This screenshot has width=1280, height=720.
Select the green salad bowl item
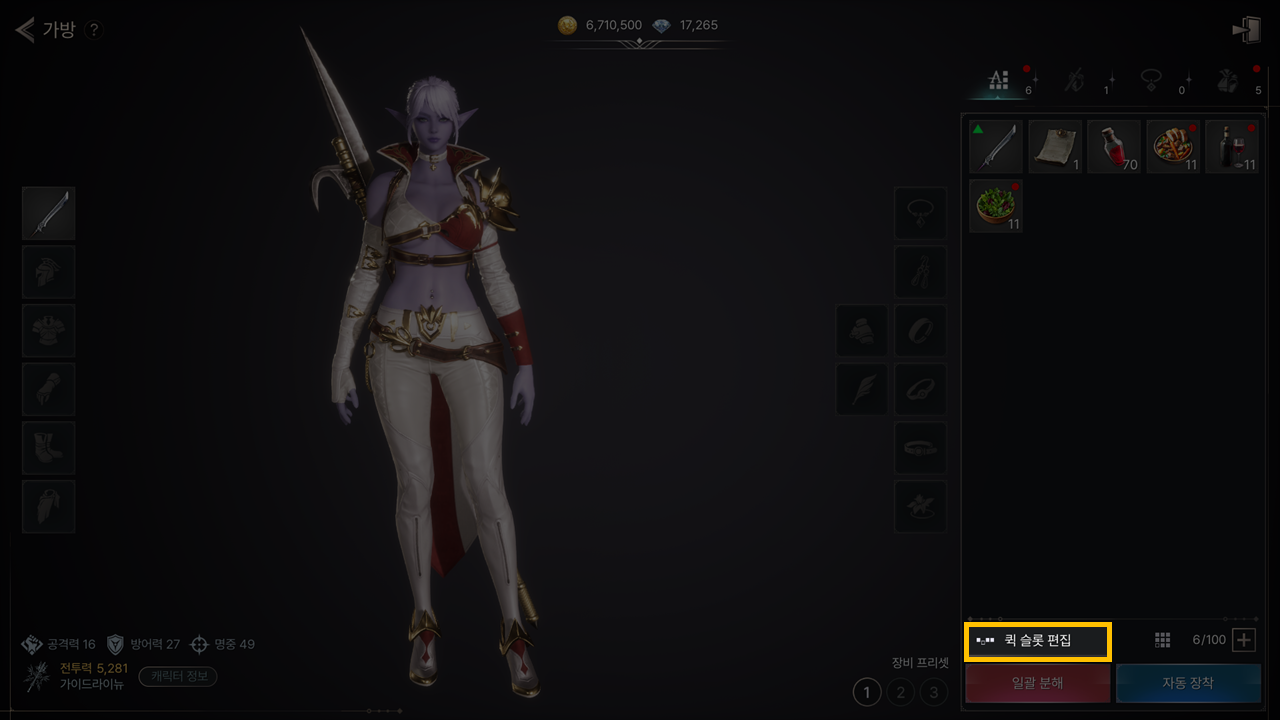(996, 206)
